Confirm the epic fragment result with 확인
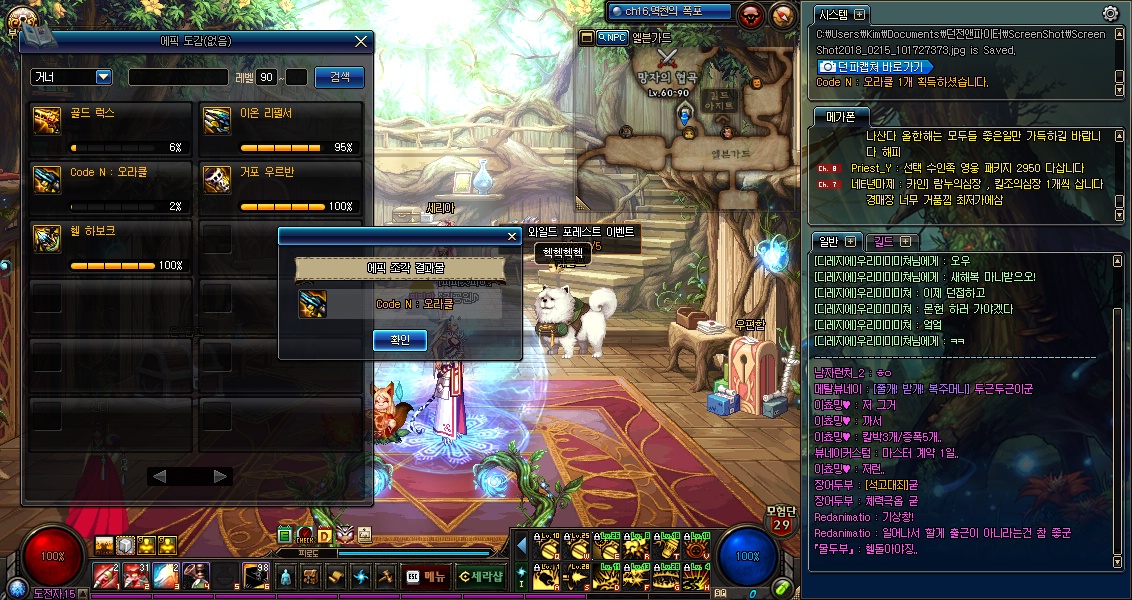This screenshot has height=600, width=1132. coord(399,341)
